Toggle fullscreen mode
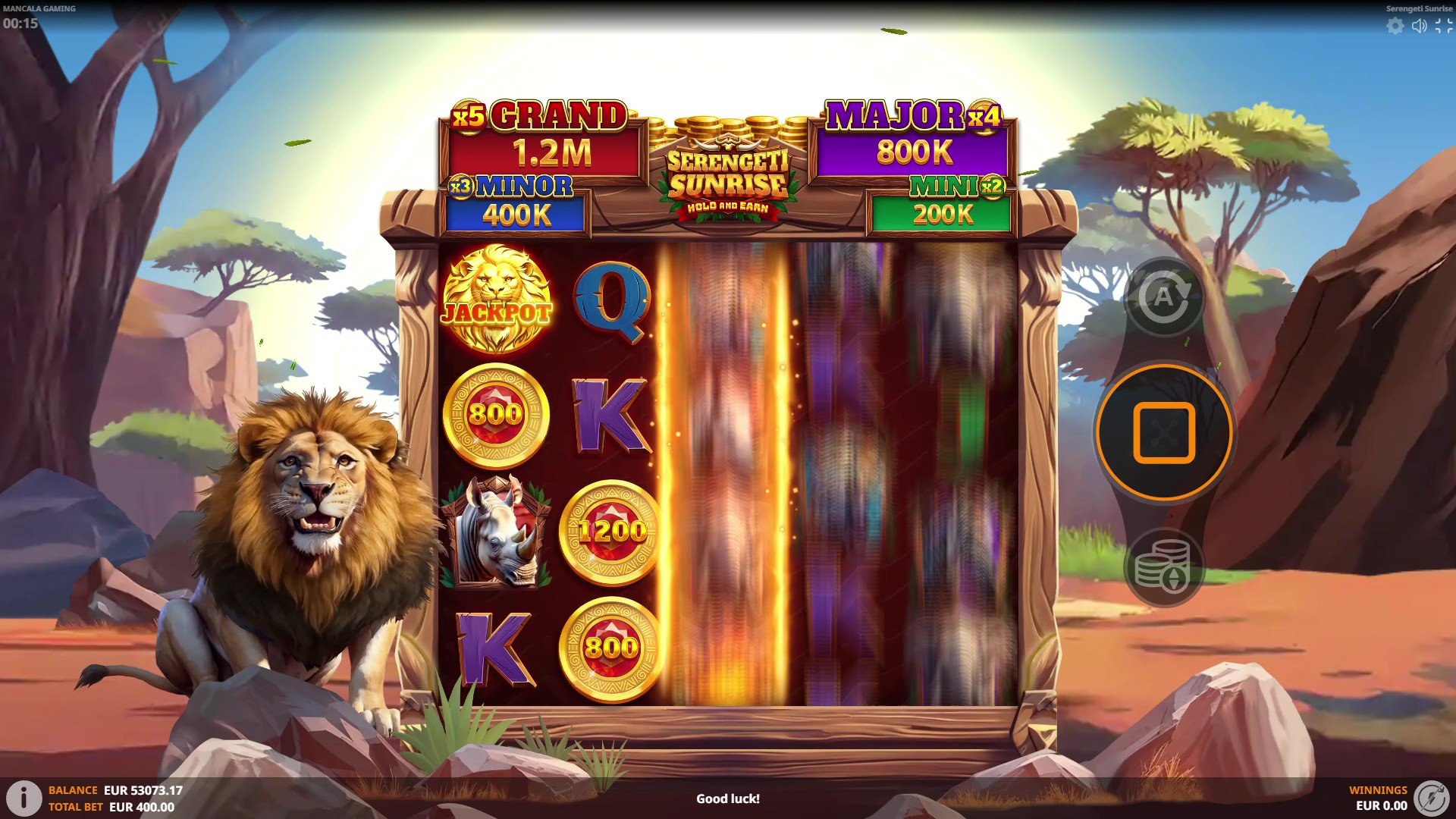 coord(1443,26)
